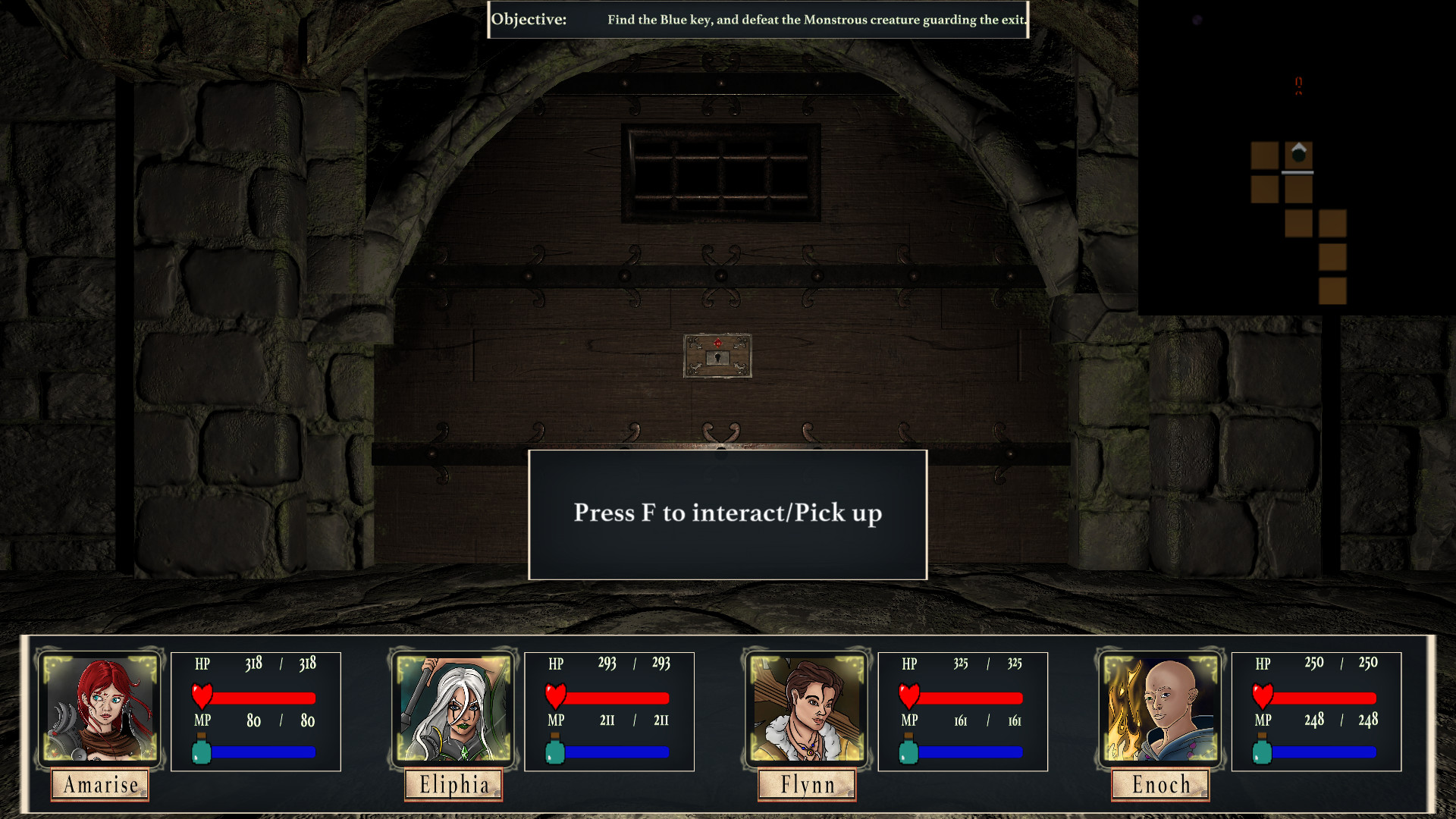Click the heart icon beside Amarise's HP bar
Image resolution: width=1456 pixels, height=819 pixels.
[x=201, y=694]
